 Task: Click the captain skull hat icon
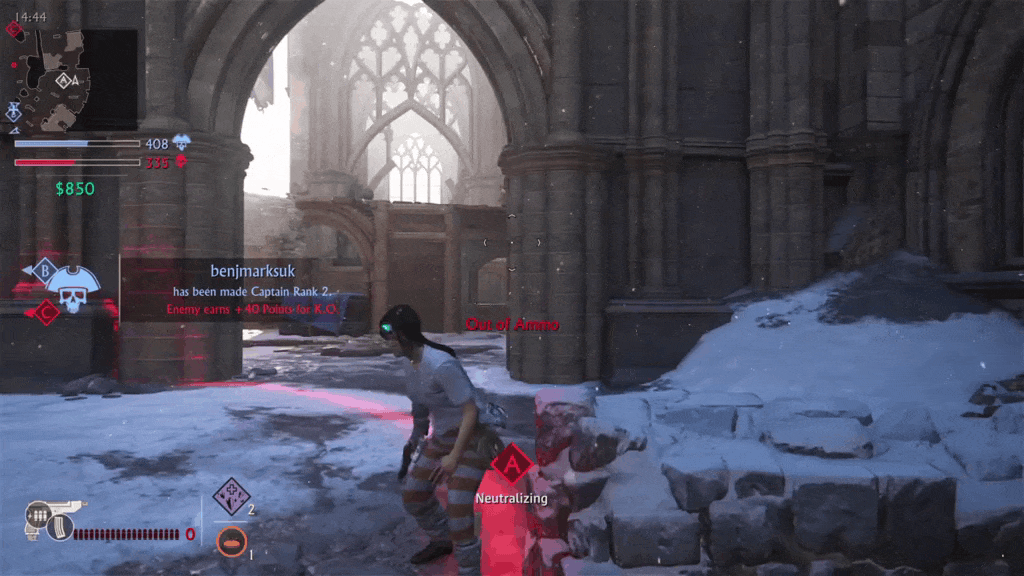(68, 287)
